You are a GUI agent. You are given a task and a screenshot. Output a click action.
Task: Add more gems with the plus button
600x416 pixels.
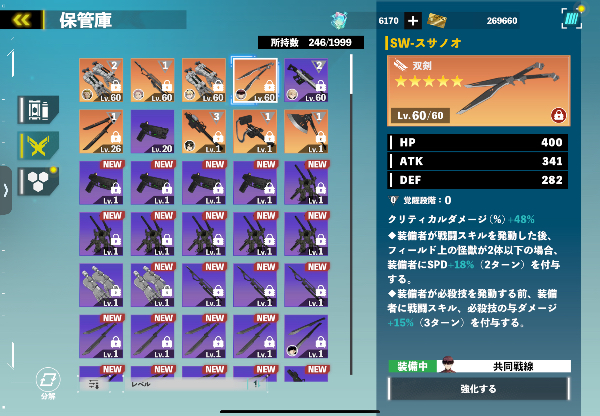coord(413,20)
